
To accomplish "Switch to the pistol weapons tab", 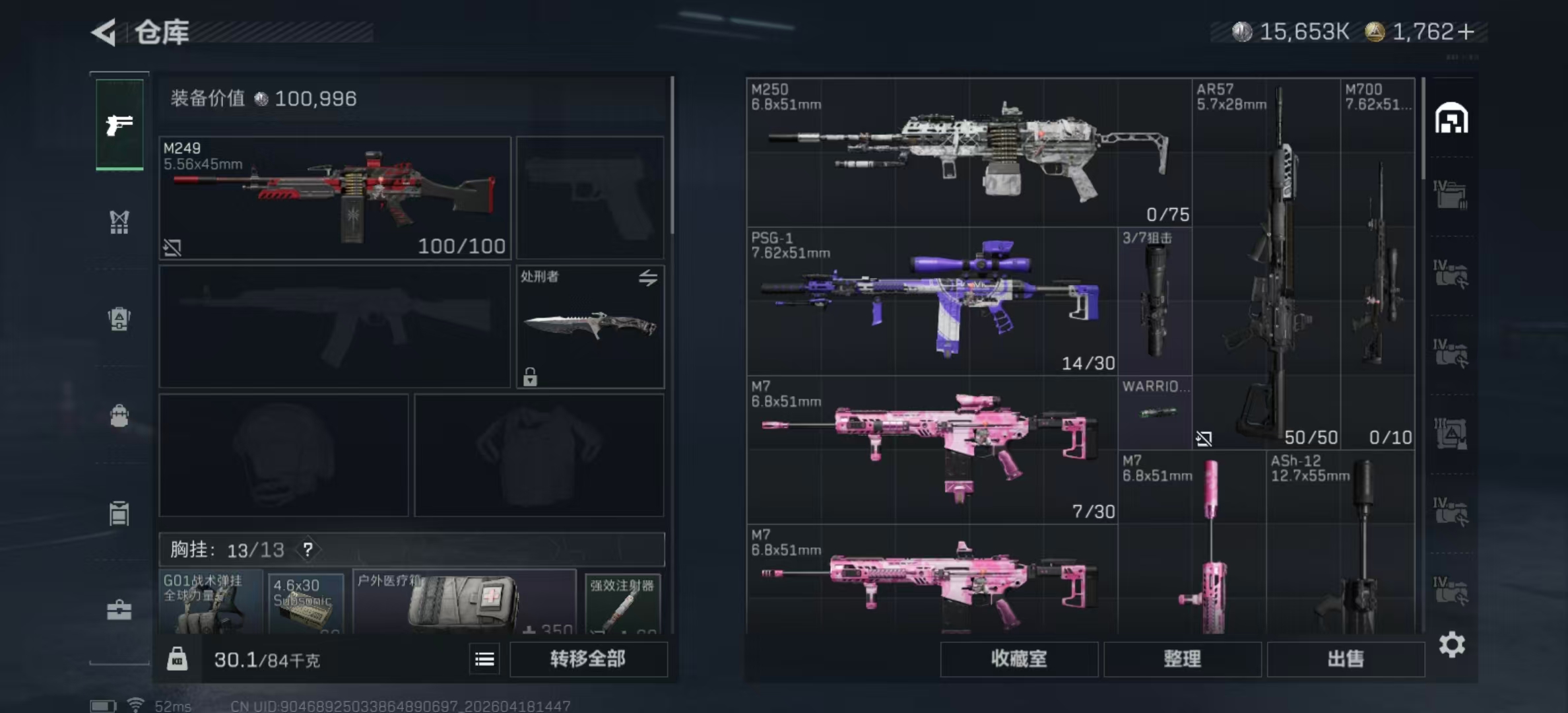I will click(x=119, y=125).
